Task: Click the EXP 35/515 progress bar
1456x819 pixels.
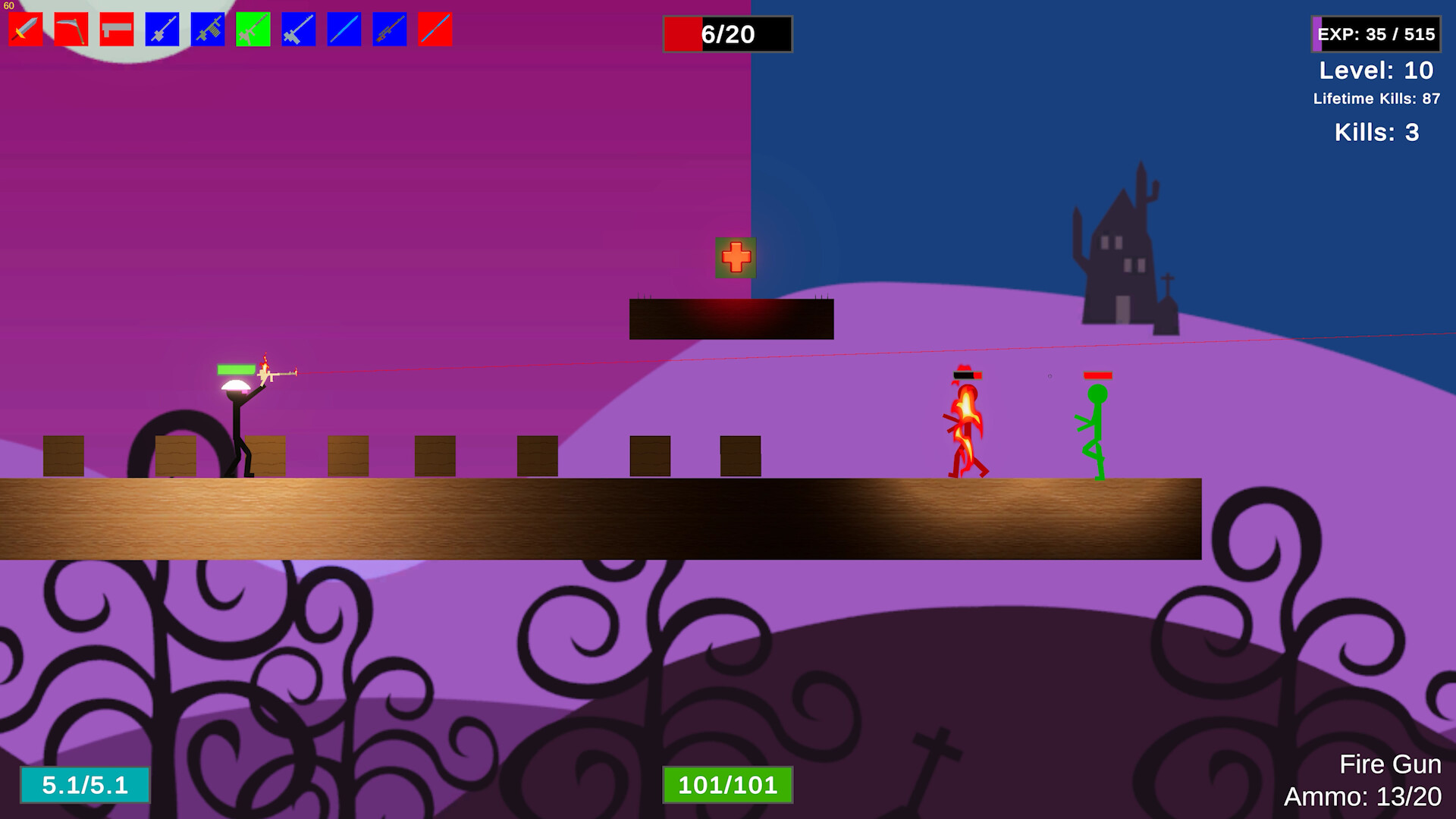Action: tap(1376, 33)
